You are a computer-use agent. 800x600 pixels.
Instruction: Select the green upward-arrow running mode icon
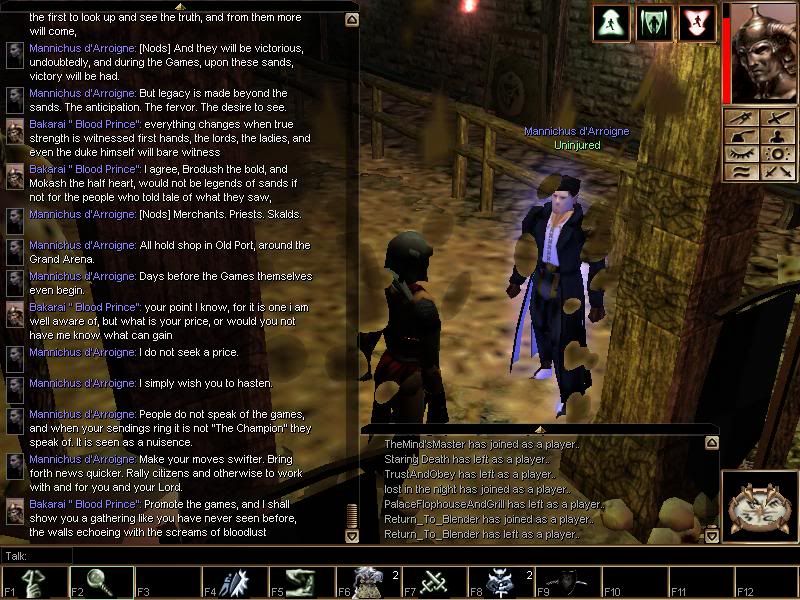tap(610, 24)
